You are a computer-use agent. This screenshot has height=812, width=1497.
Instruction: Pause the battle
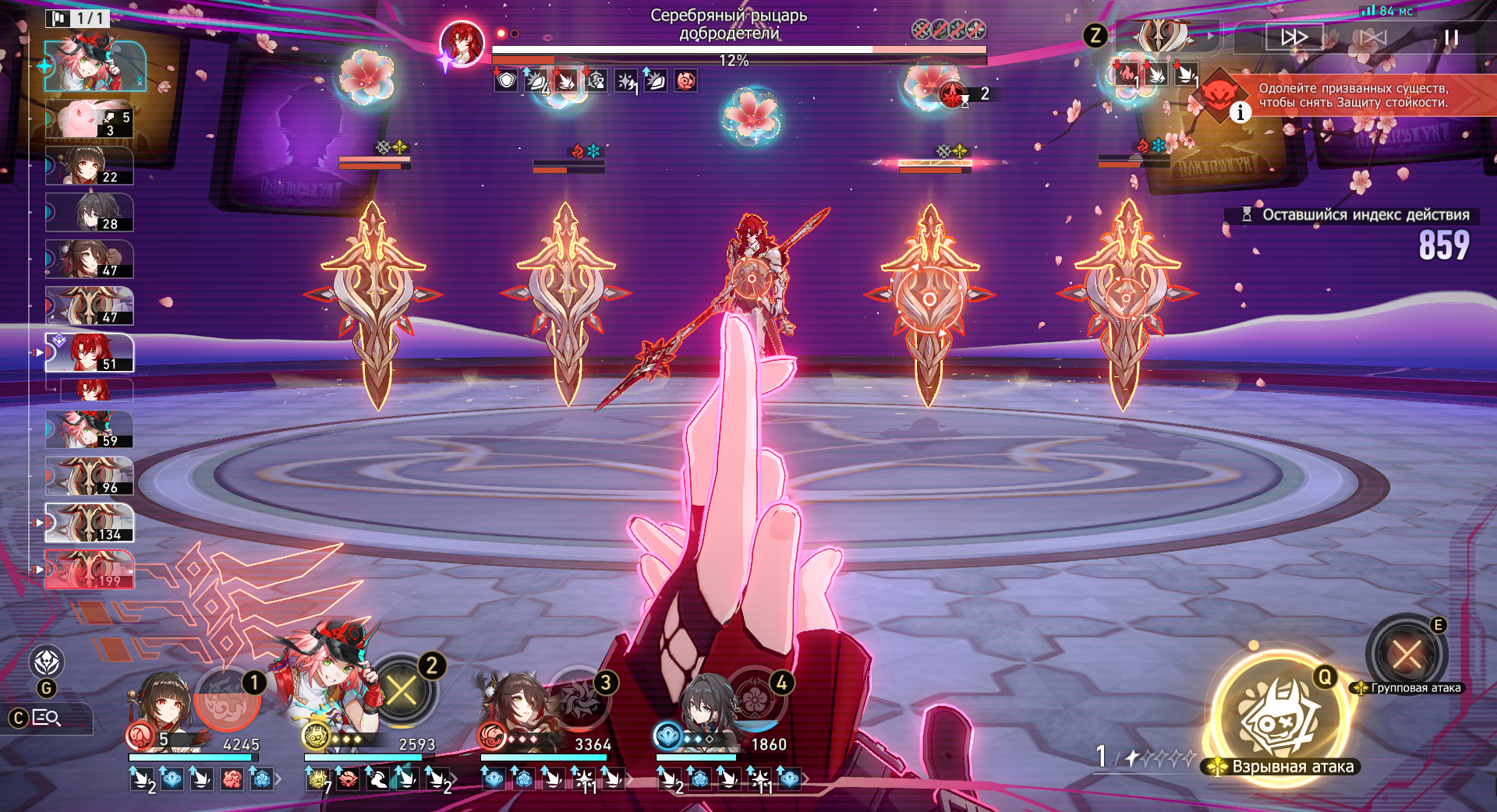point(1450,37)
